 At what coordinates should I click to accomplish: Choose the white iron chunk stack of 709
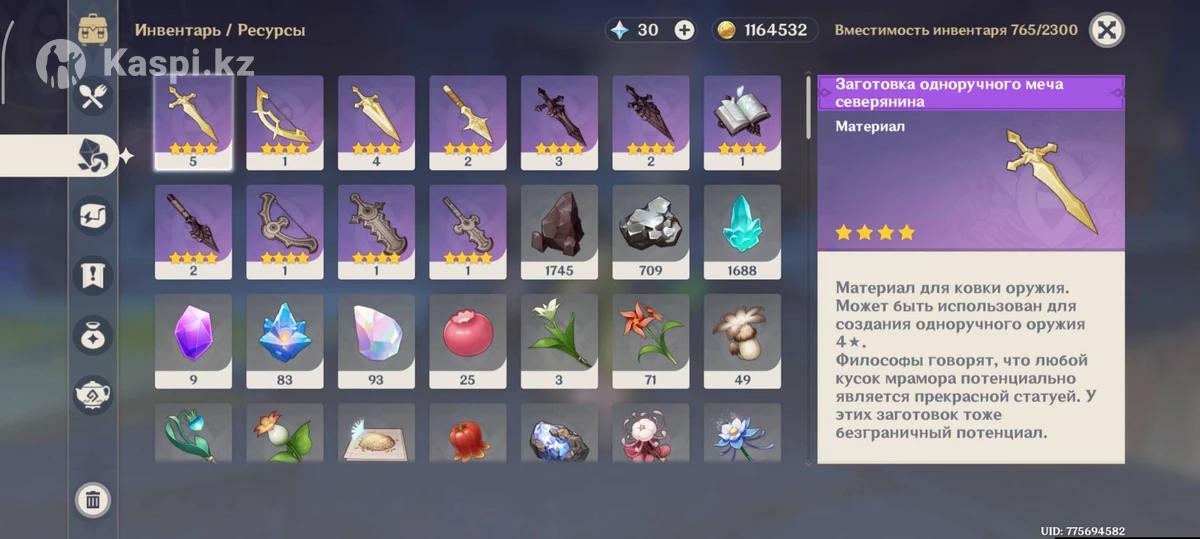pos(650,230)
